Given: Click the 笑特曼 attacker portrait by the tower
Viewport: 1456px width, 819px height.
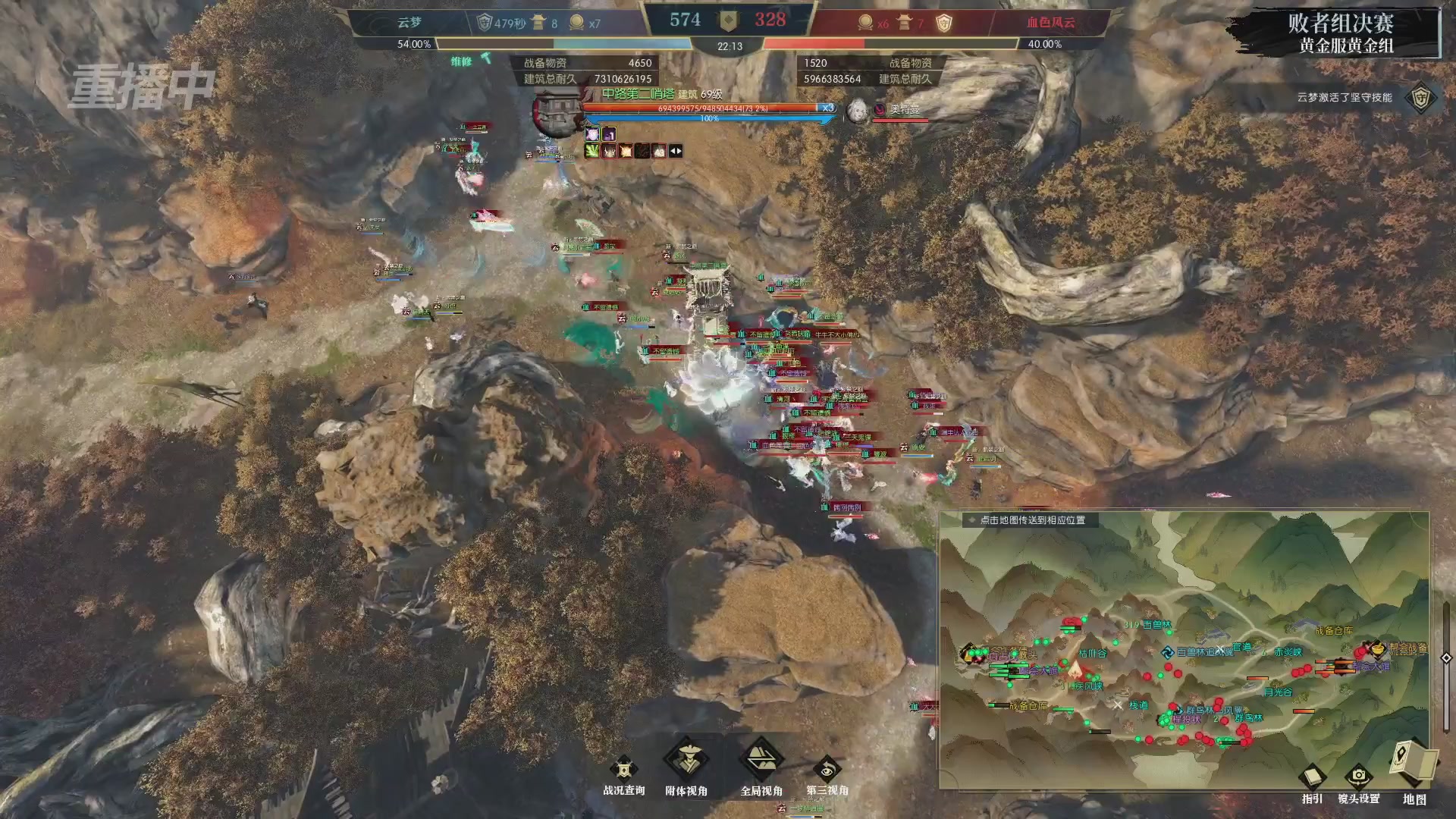Looking at the screenshot, I should 858,110.
